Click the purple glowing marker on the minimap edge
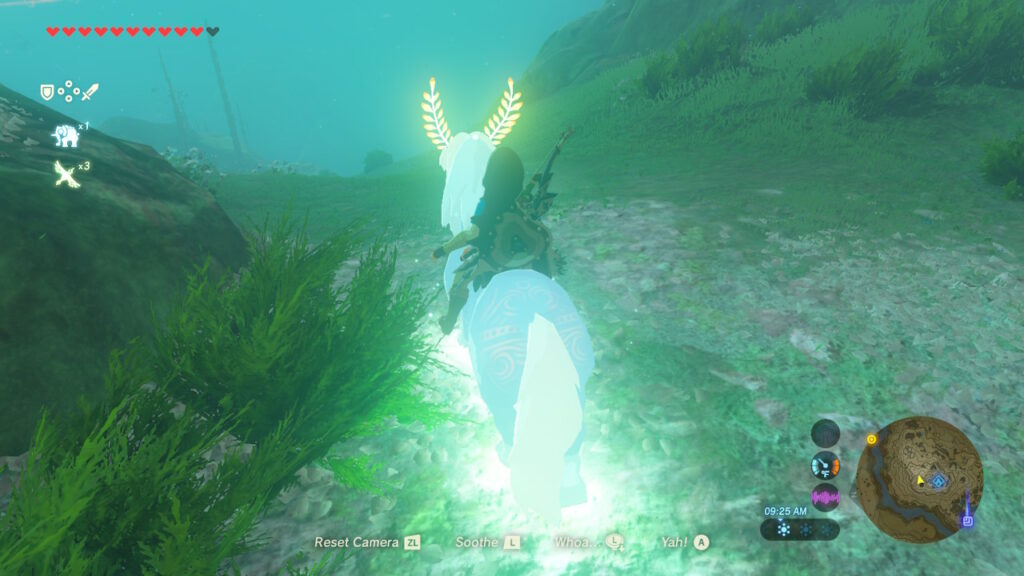 [967, 520]
